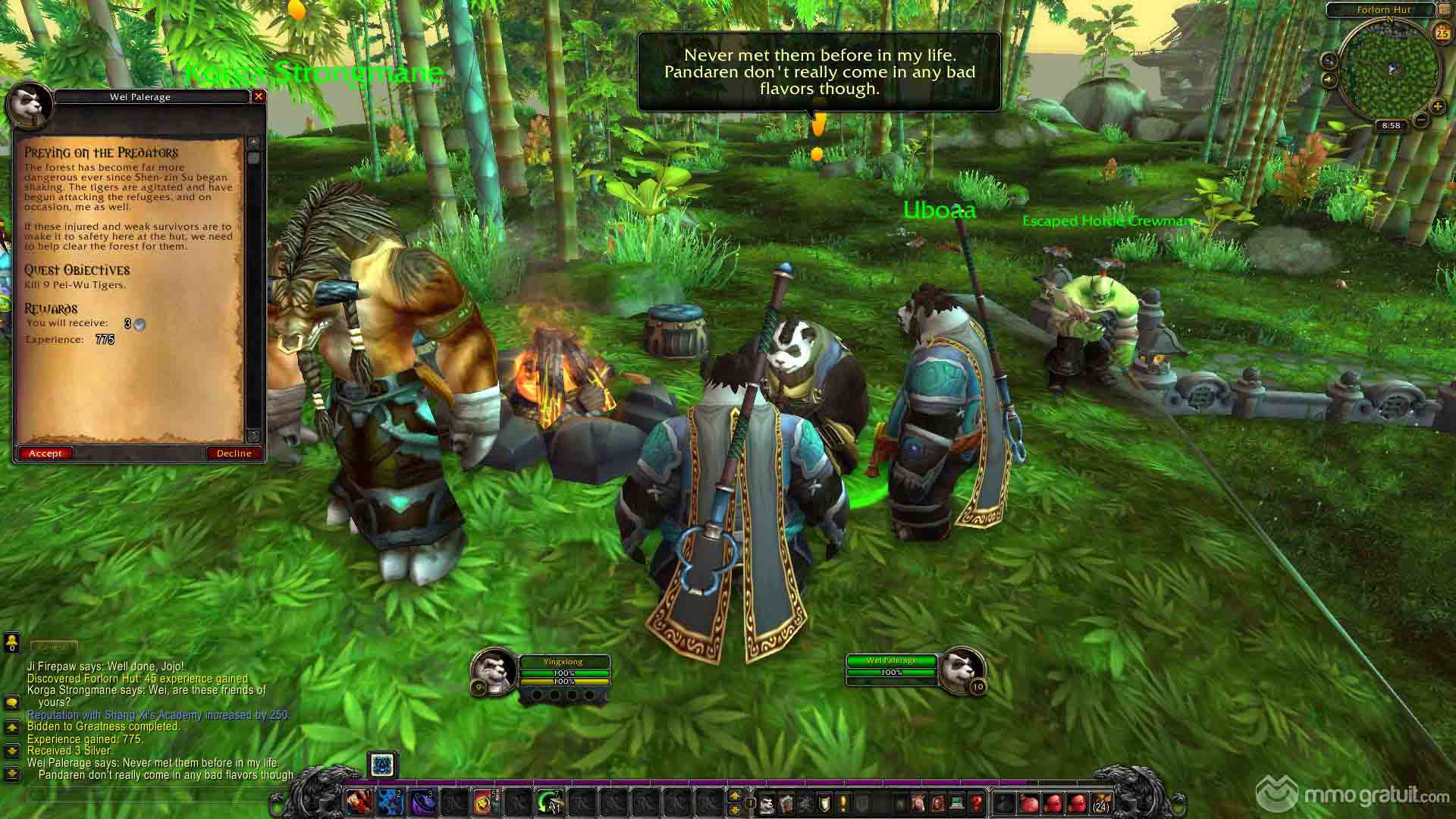Image resolution: width=1456 pixels, height=819 pixels.
Task: Decline the quest from Wei Palerage
Action: click(x=234, y=453)
